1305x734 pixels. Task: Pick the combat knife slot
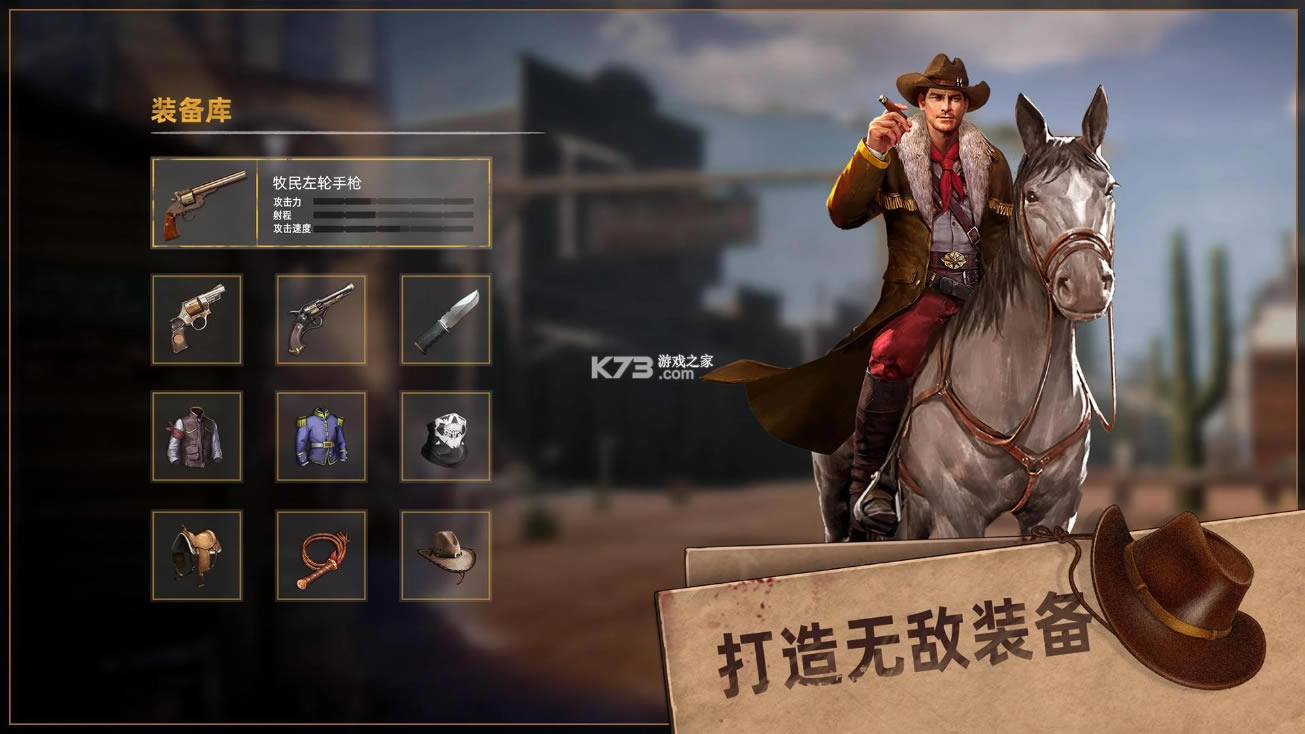click(x=446, y=319)
